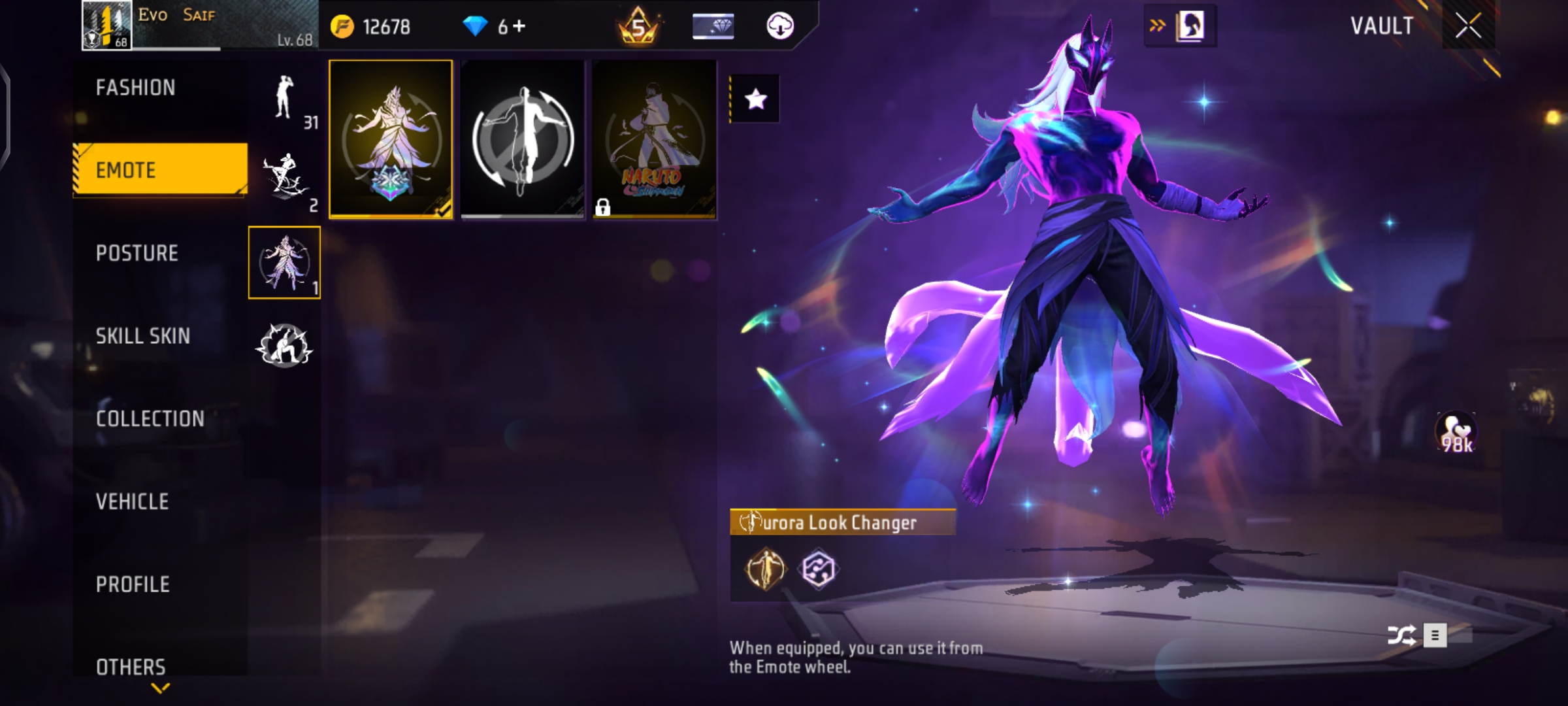
Task: Choose the grey silhouette emote tile
Action: click(x=523, y=139)
